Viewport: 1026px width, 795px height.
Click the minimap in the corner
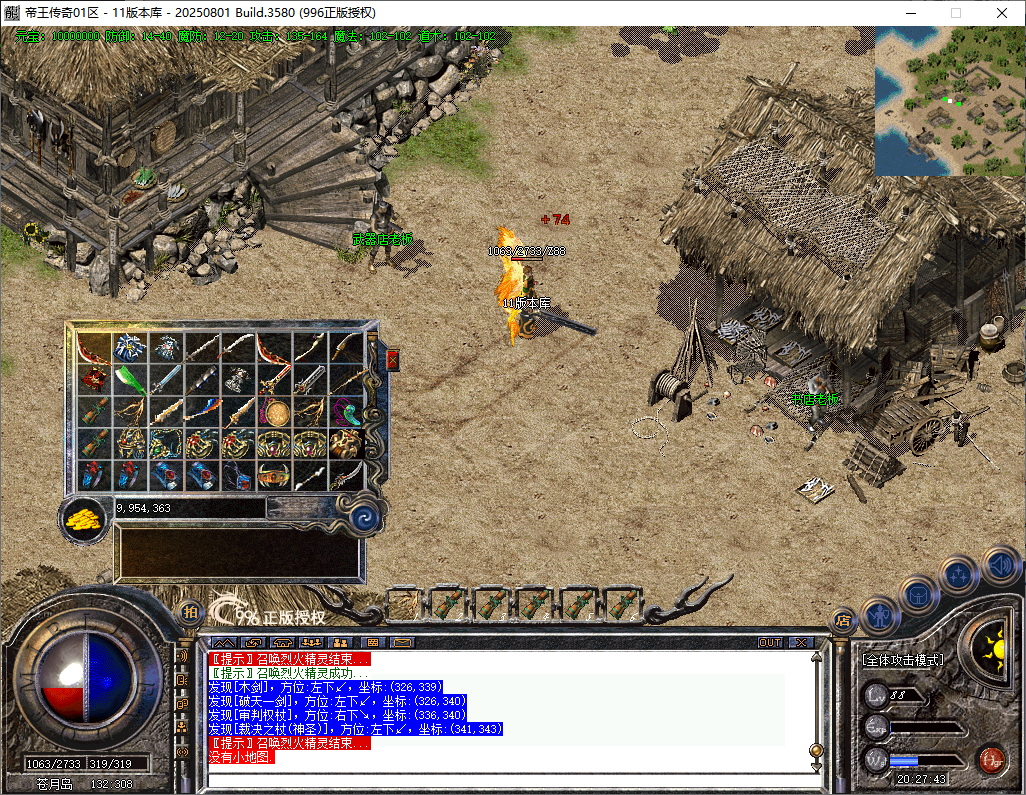pos(949,101)
